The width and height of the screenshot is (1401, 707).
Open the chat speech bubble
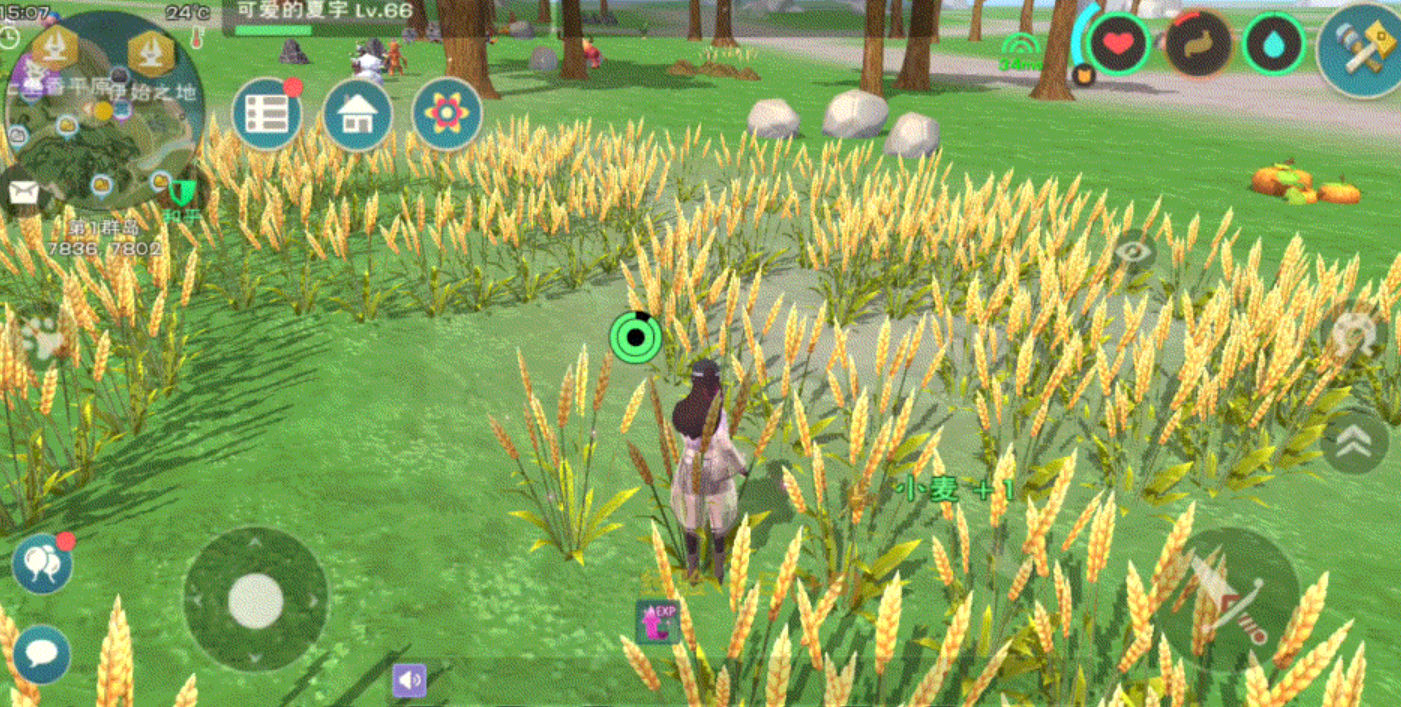pos(42,654)
